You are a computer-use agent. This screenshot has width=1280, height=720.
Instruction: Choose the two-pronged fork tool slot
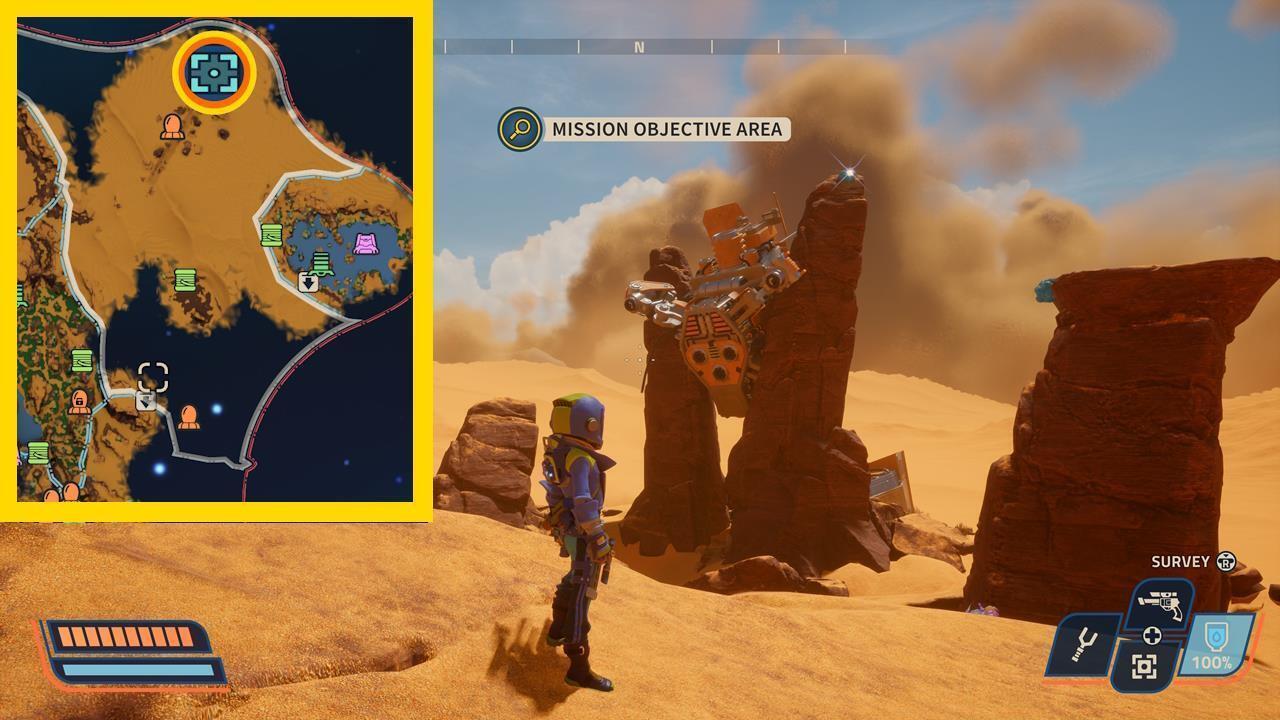click(1083, 643)
